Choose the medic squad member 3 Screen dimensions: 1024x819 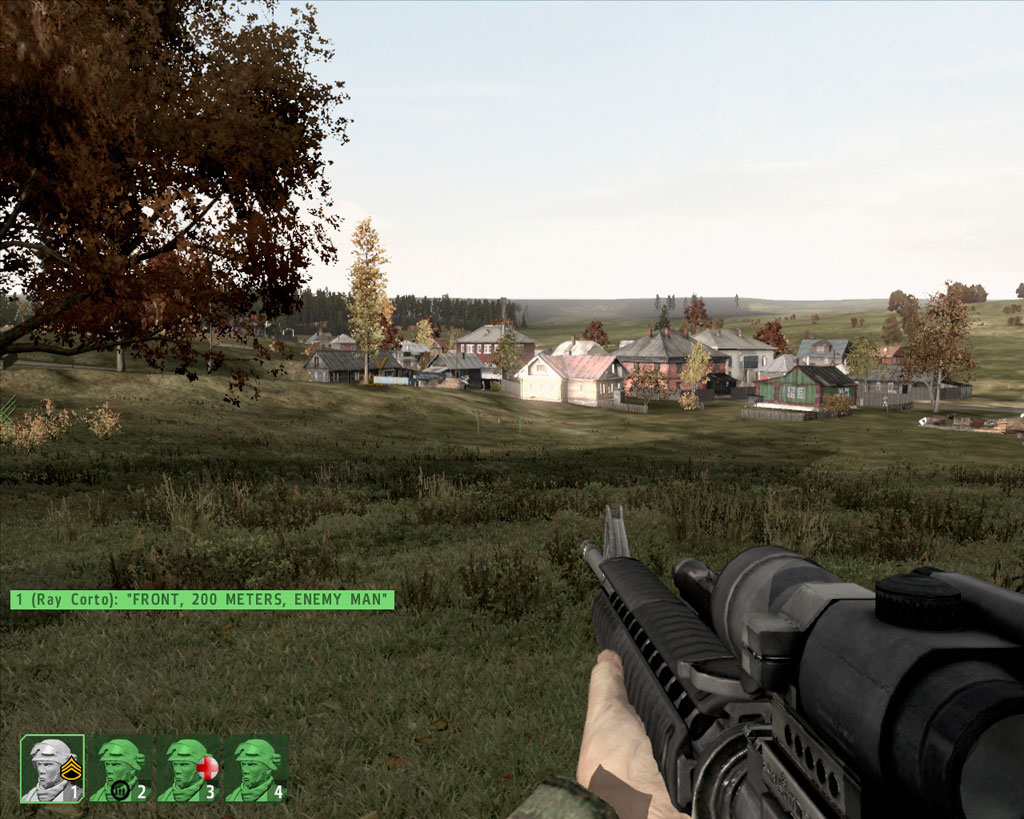[188, 769]
